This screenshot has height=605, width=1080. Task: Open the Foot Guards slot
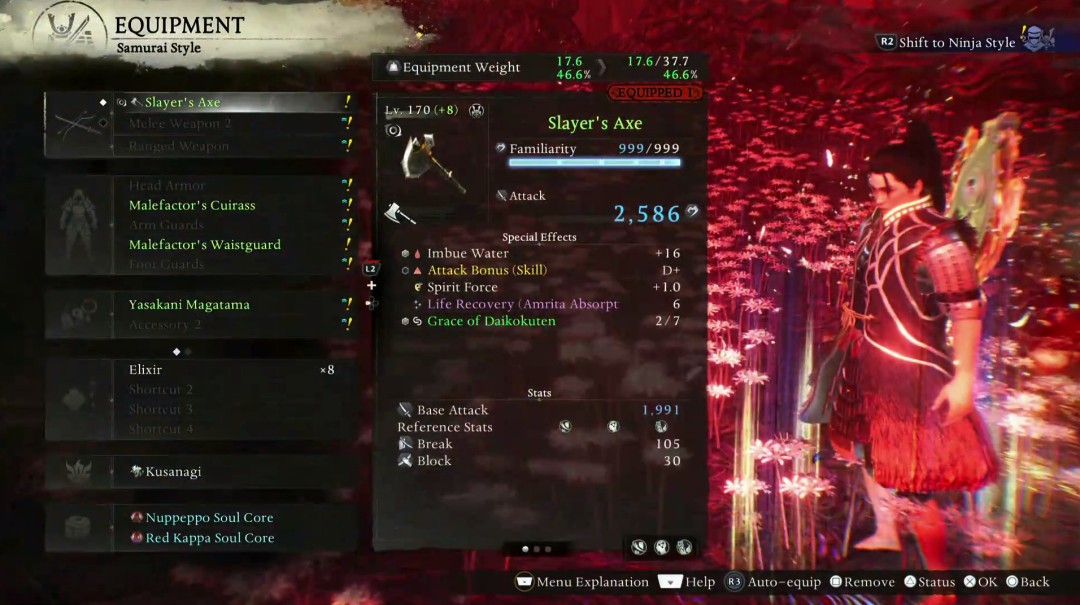click(166, 265)
